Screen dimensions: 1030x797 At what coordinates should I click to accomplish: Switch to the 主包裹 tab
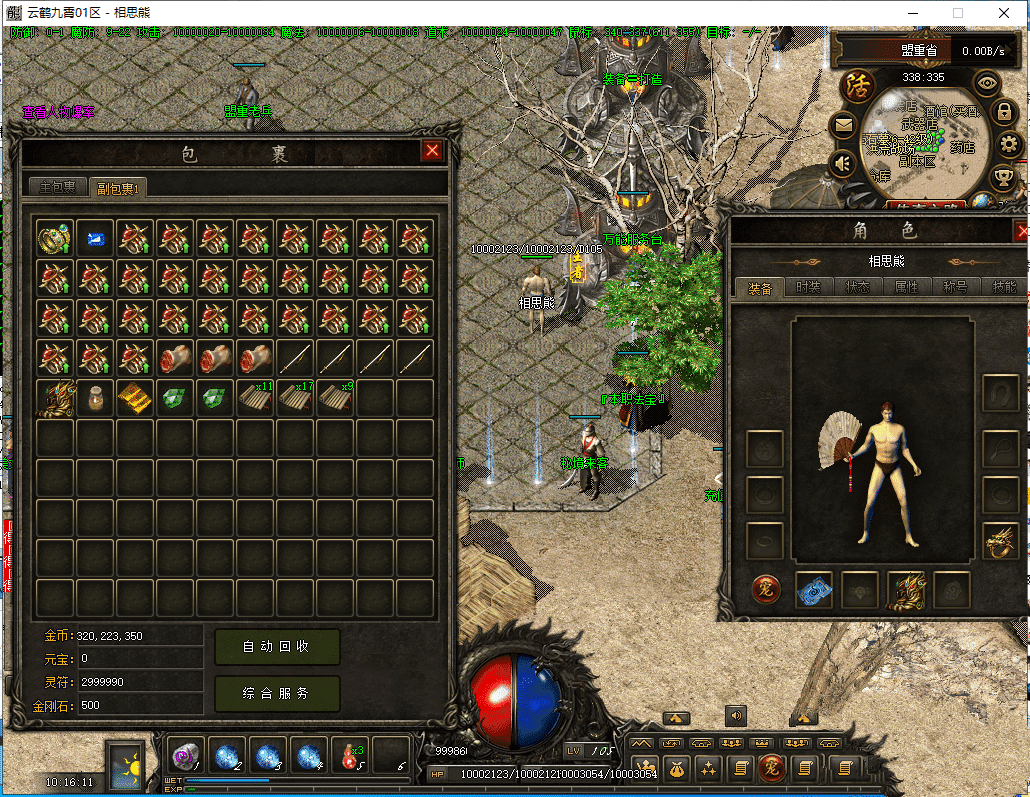tap(57, 186)
